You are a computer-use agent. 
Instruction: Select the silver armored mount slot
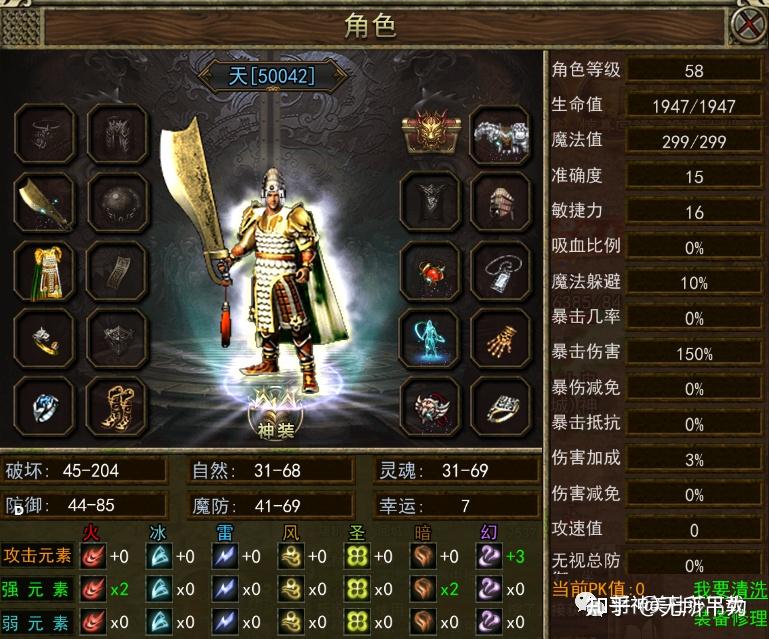498,134
